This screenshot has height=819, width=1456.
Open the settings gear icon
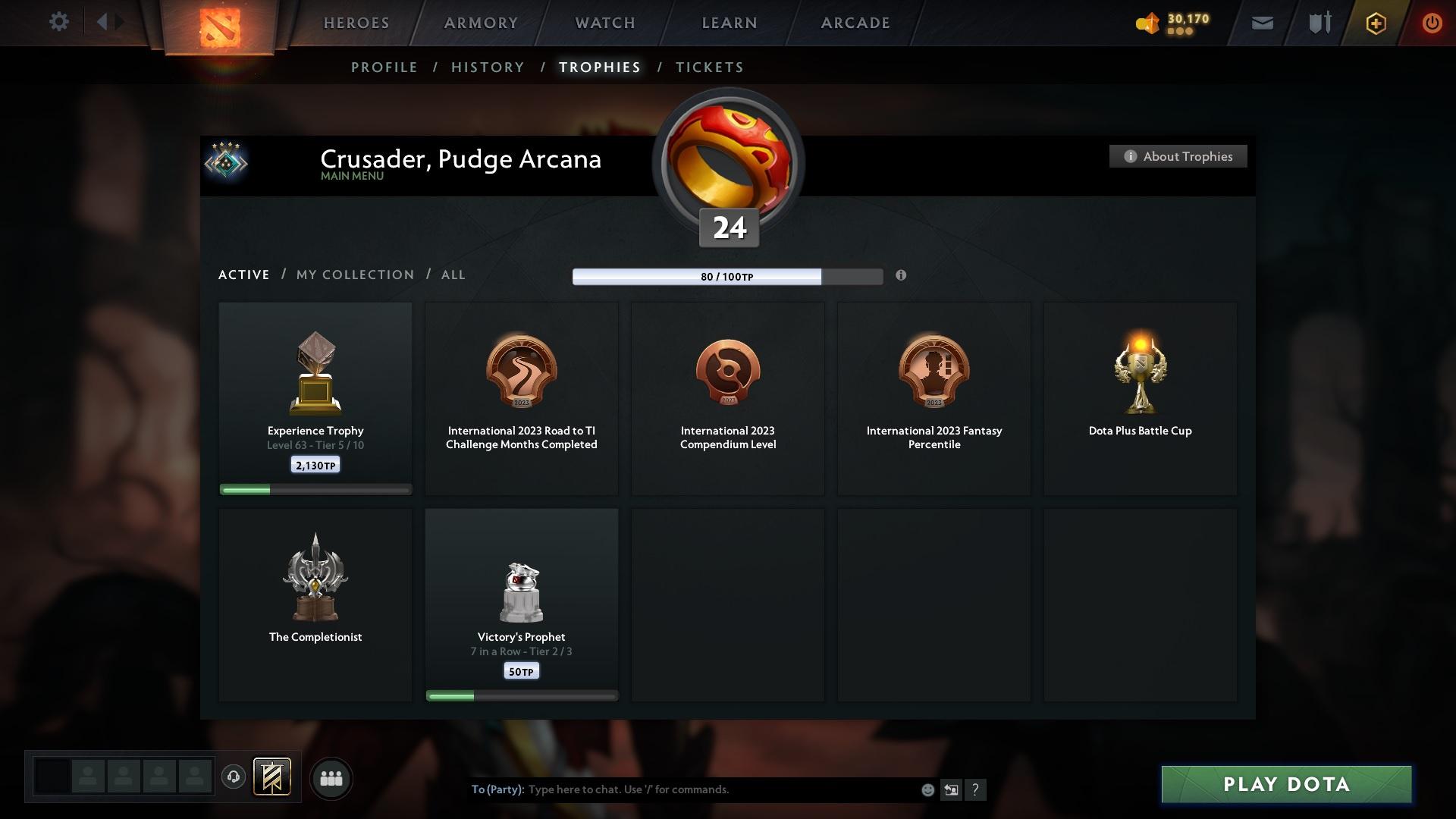click(x=59, y=22)
